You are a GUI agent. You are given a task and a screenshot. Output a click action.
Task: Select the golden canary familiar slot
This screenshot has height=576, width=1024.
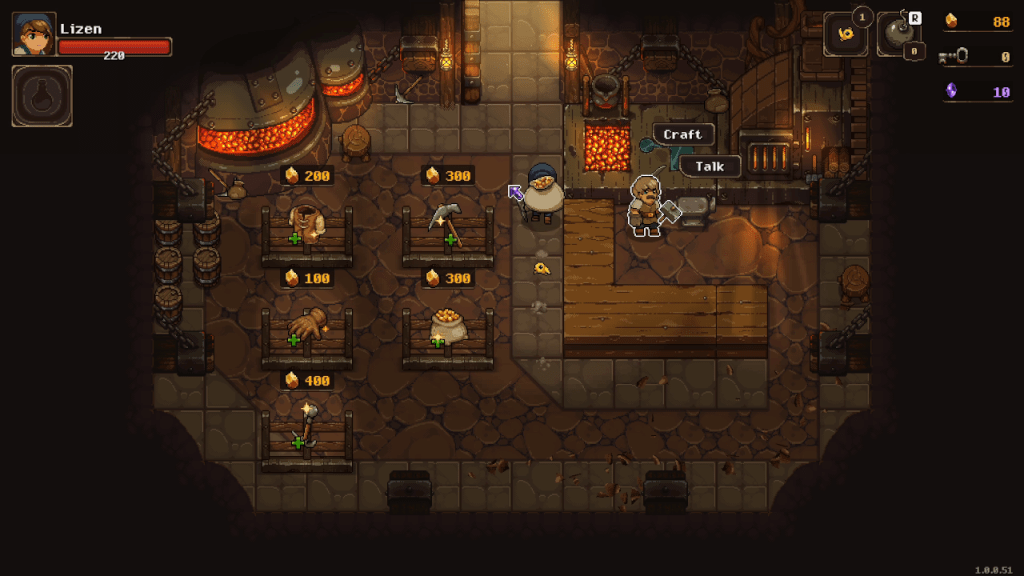pos(845,35)
